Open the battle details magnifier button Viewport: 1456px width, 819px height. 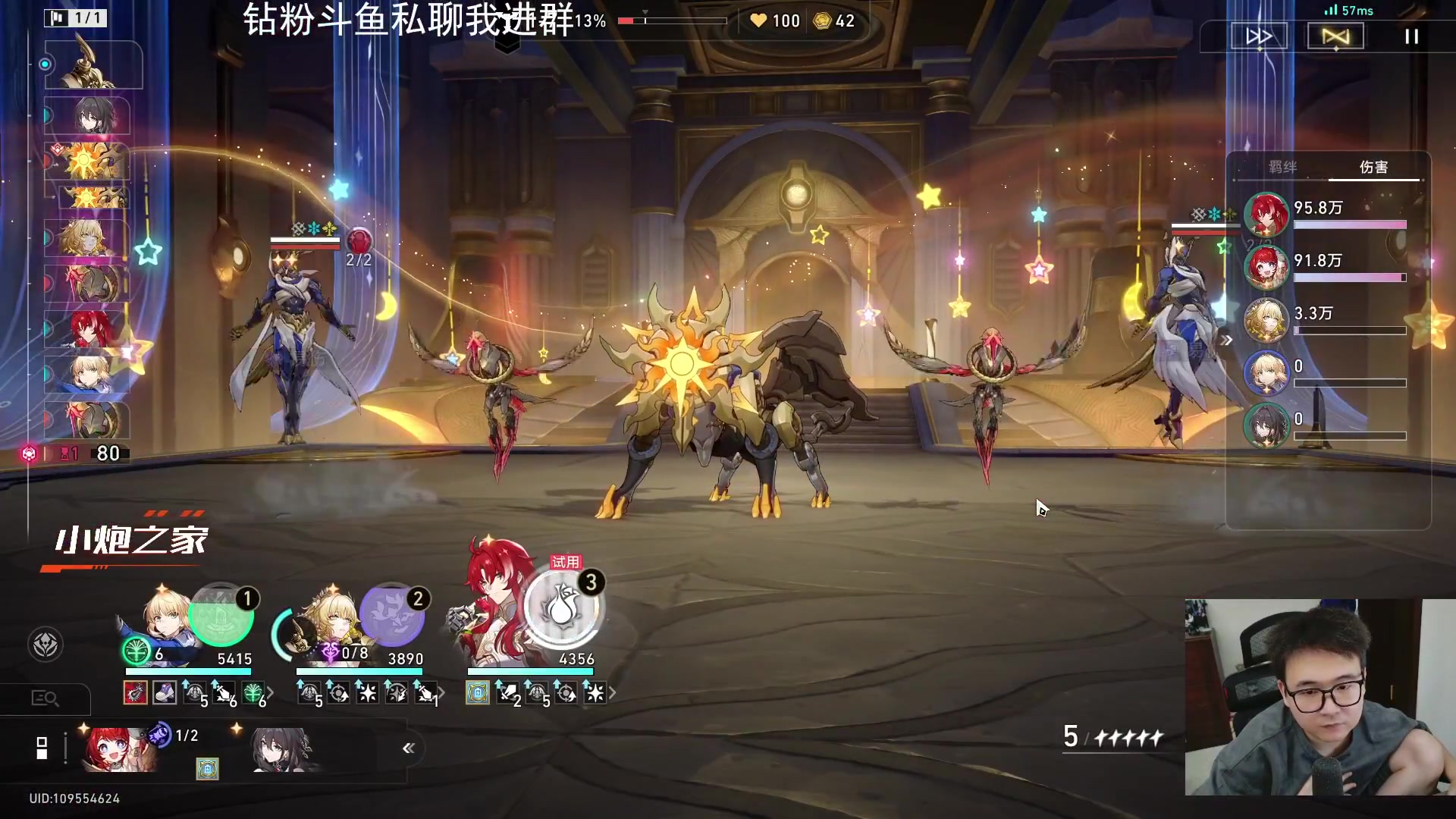click(x=45, y=698)
